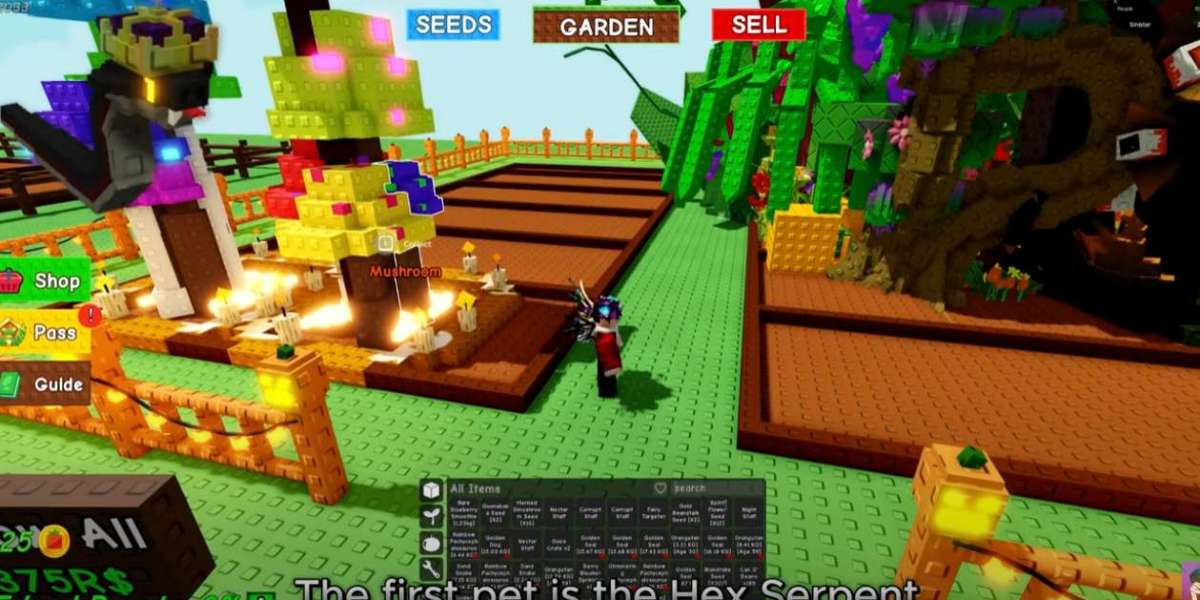Image resolution: width=1200 pixels, height=600 pixels.
Task: Select the Golden Dog pet slot
Action: pyautogui.click(x=495, y=546)
